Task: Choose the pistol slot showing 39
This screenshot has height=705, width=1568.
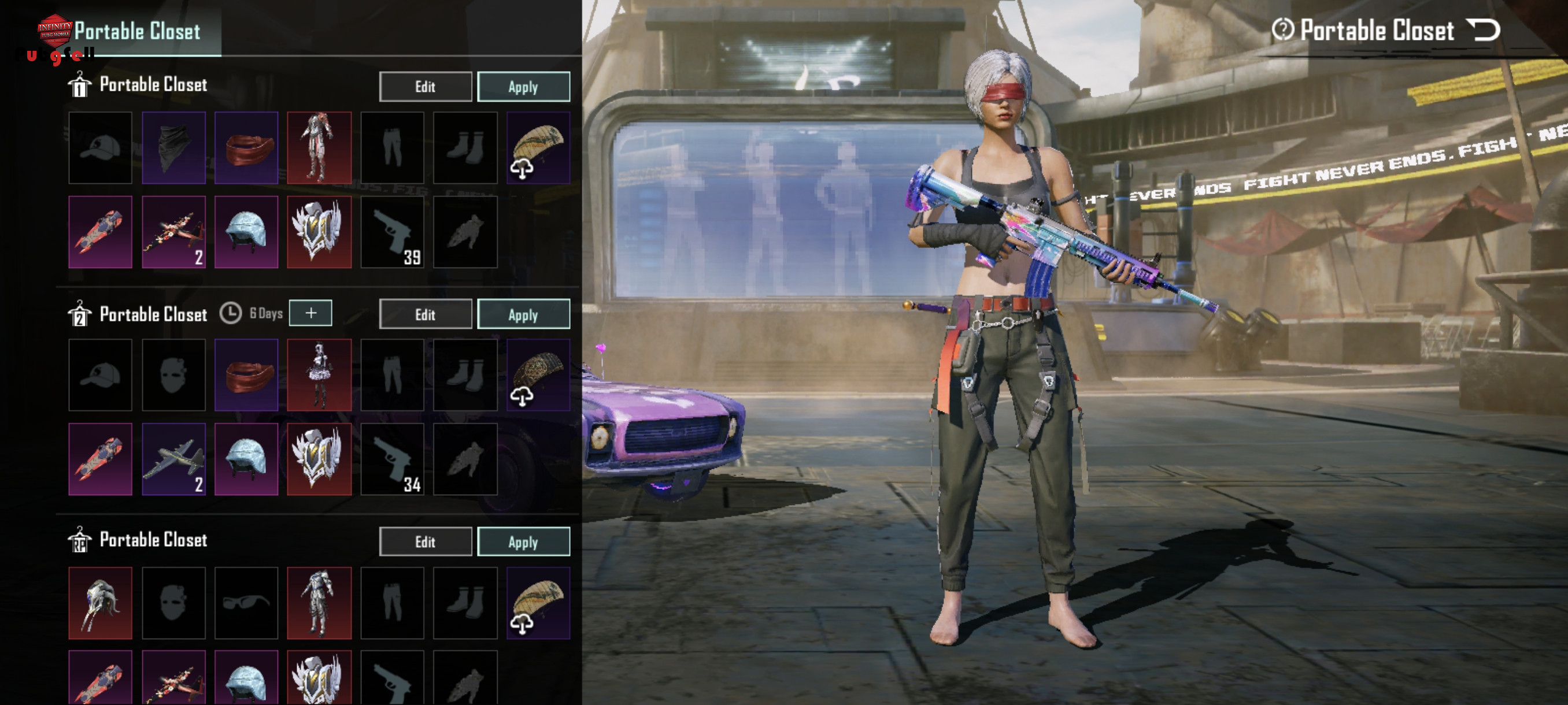Action: (392, 232)
